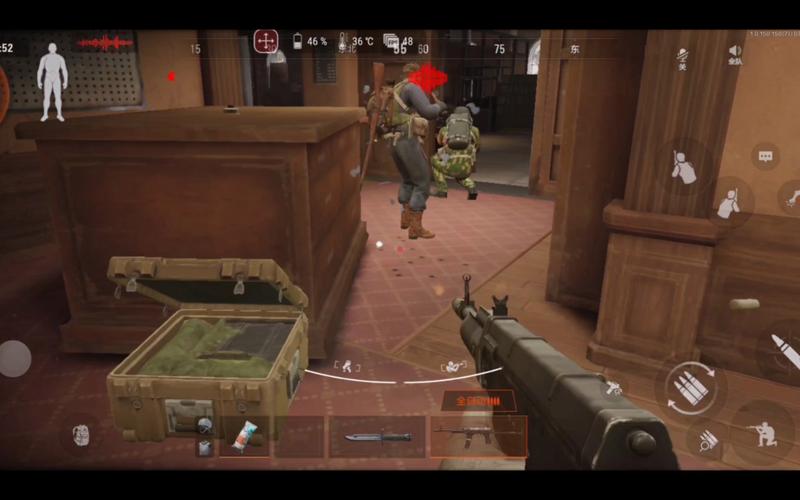Open the body health status figure
The image size is (800, 500).
52,81
